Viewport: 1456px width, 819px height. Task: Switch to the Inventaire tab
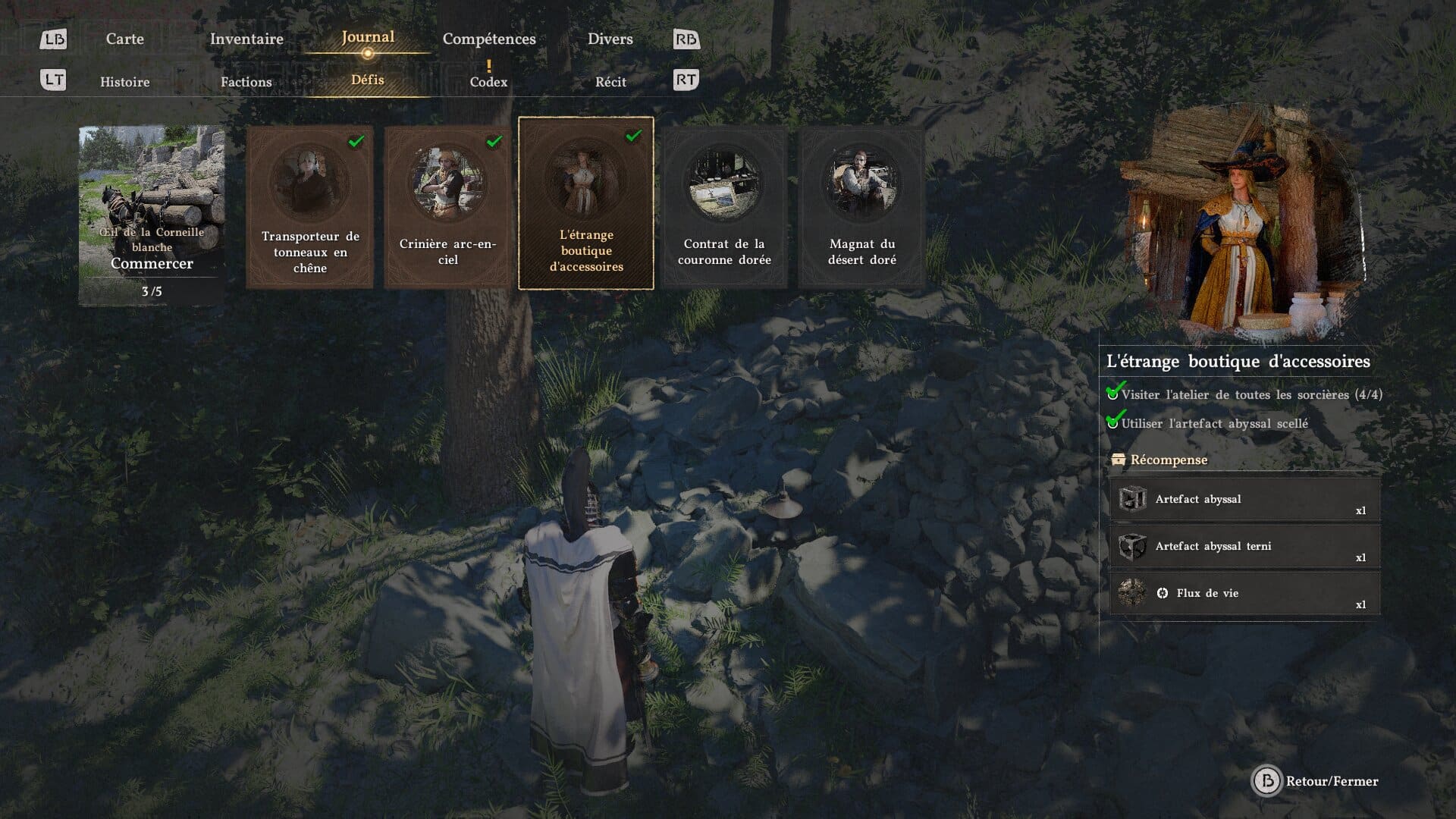click(246, 39)
